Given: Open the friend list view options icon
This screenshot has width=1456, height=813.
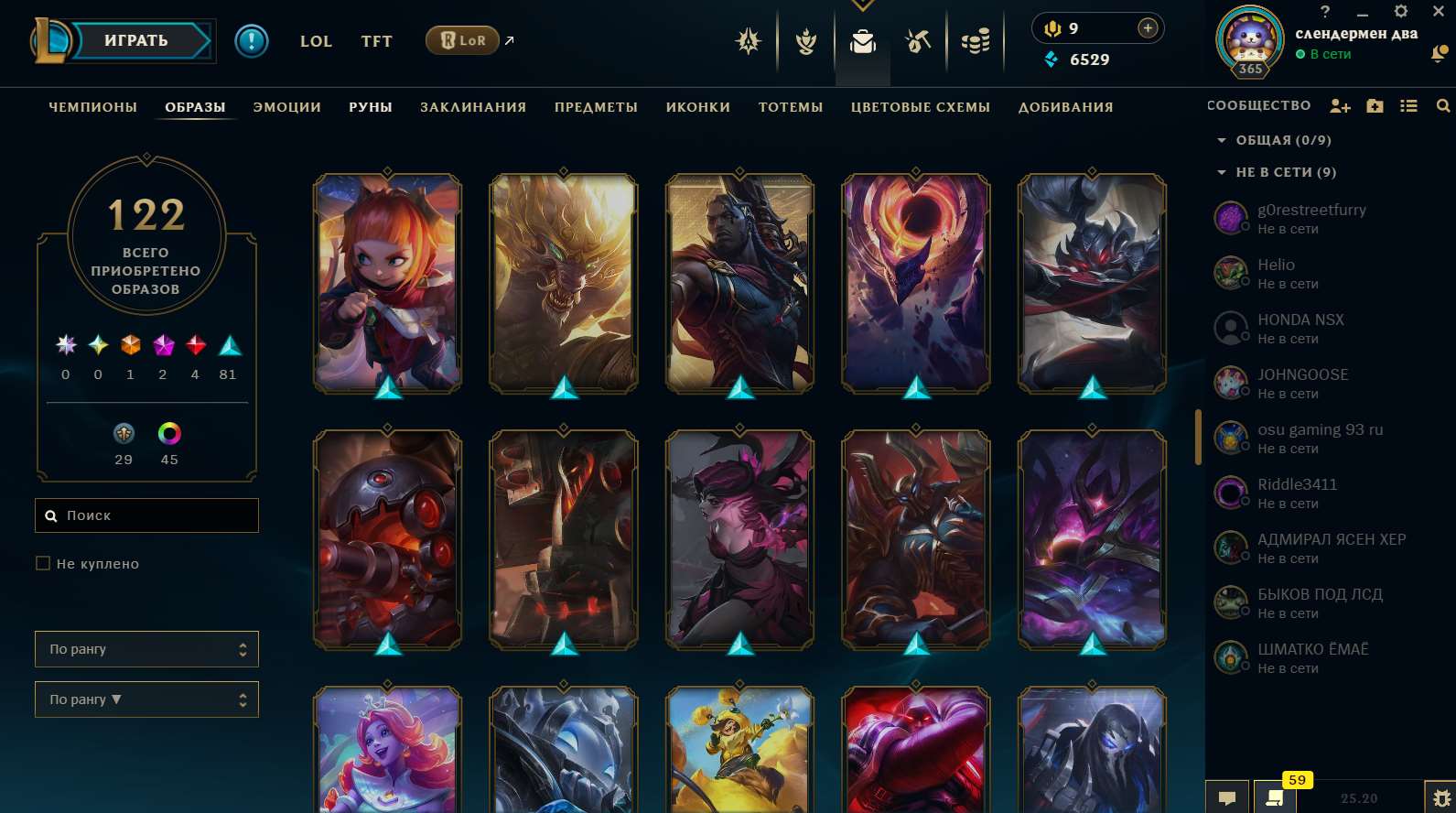Looking at the screenshot, I should (x=1408, y=106).
